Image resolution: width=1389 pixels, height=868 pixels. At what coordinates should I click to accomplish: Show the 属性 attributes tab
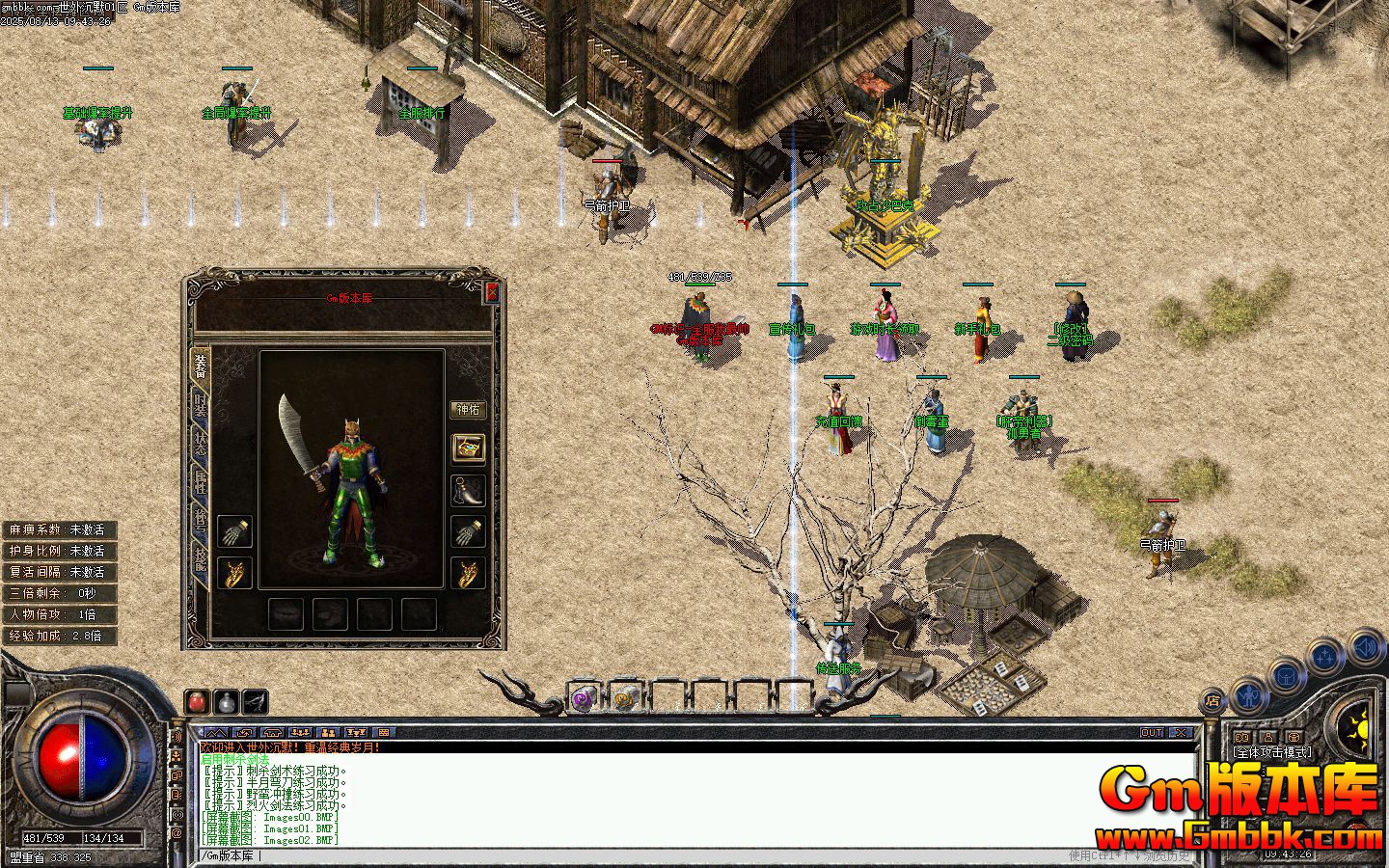click(201, 482)
